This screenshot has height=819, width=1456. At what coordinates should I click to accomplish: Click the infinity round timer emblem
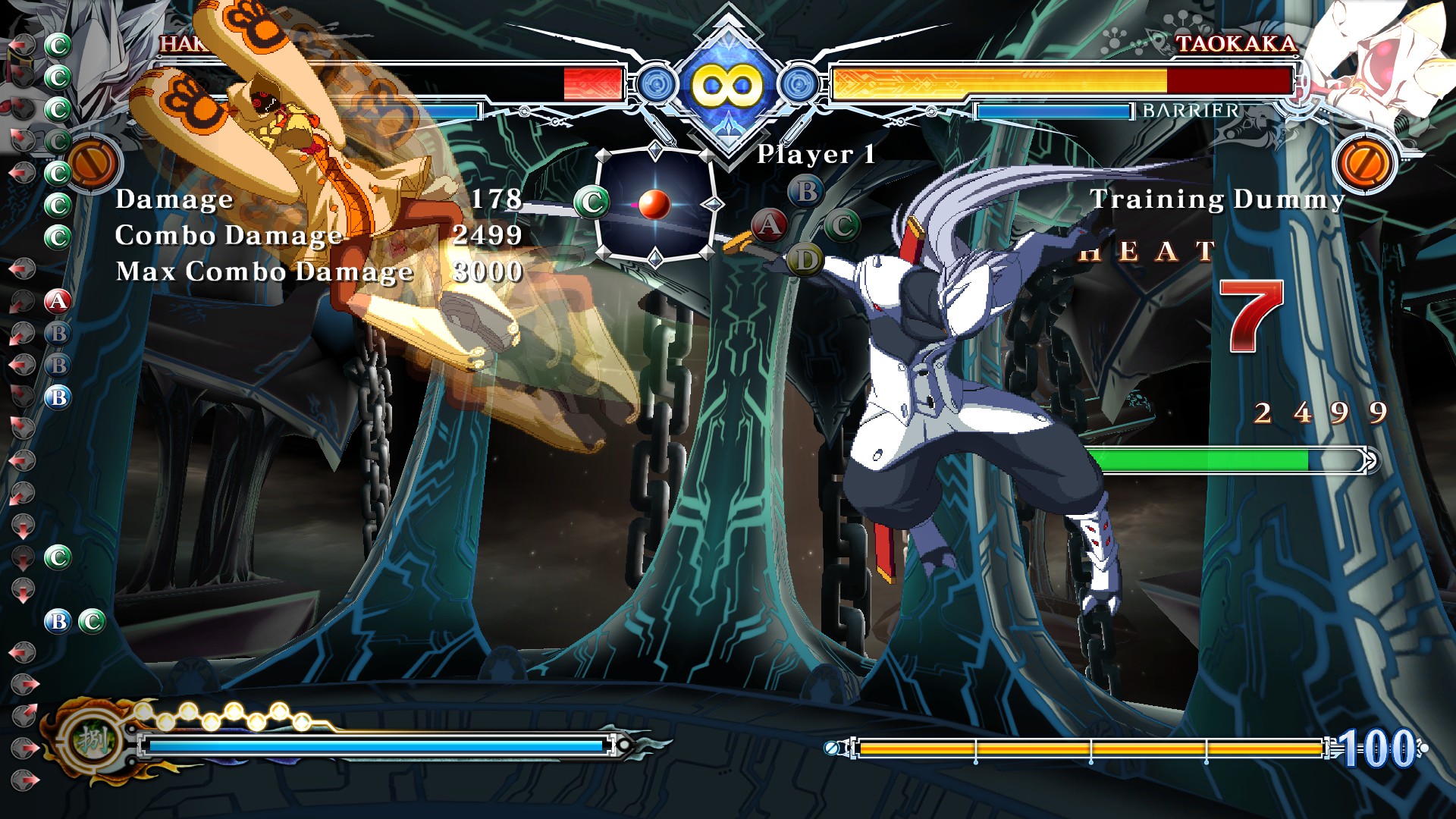click(726, 85)
